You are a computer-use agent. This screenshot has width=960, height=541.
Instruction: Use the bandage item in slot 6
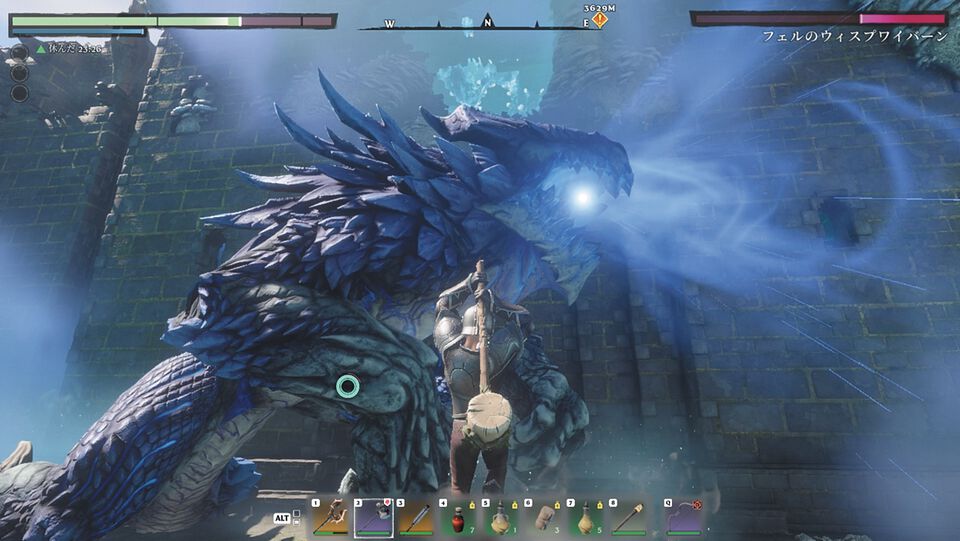544,517
